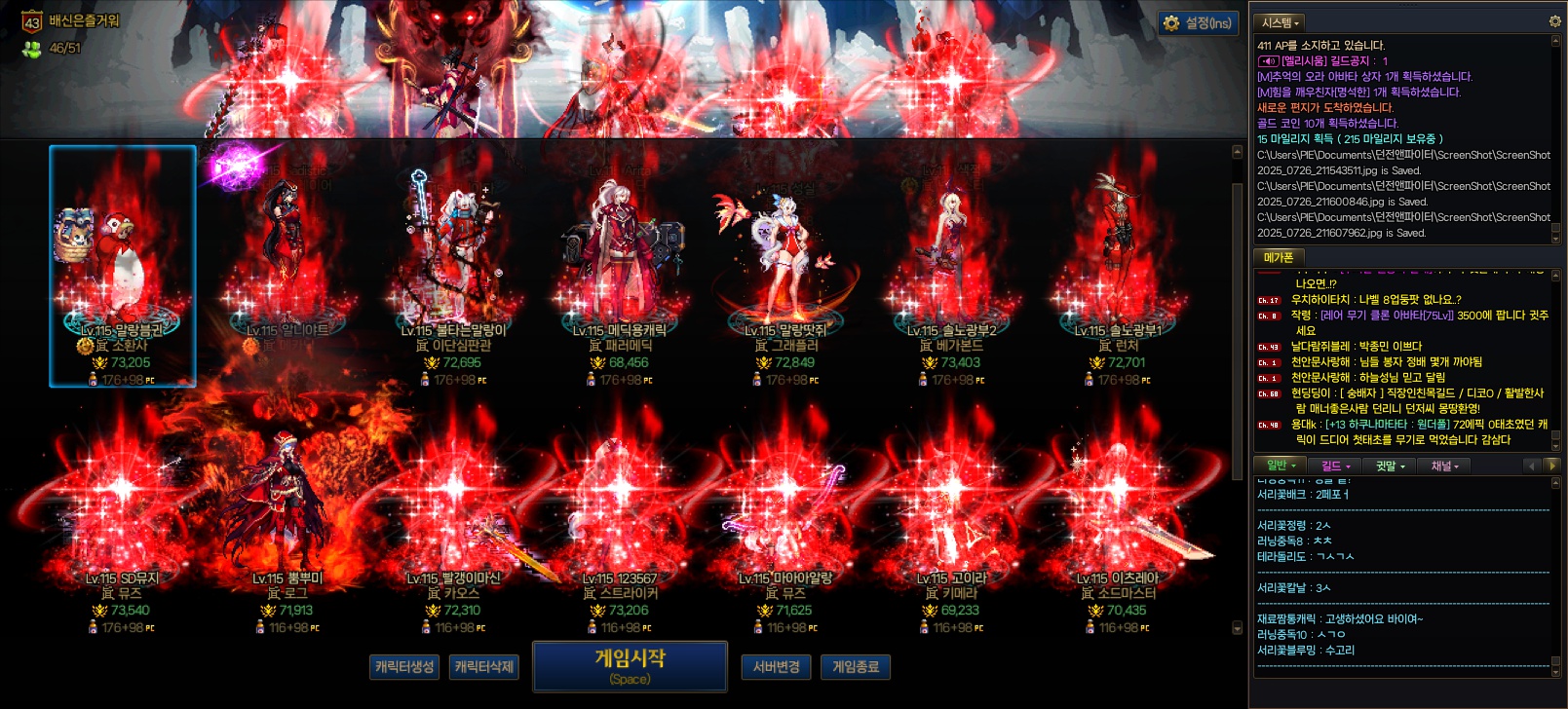Start the game with 게임시작 button
The height and width of the screenshot is (709, 1568).
pyautogui.click(x=630, y=666)
